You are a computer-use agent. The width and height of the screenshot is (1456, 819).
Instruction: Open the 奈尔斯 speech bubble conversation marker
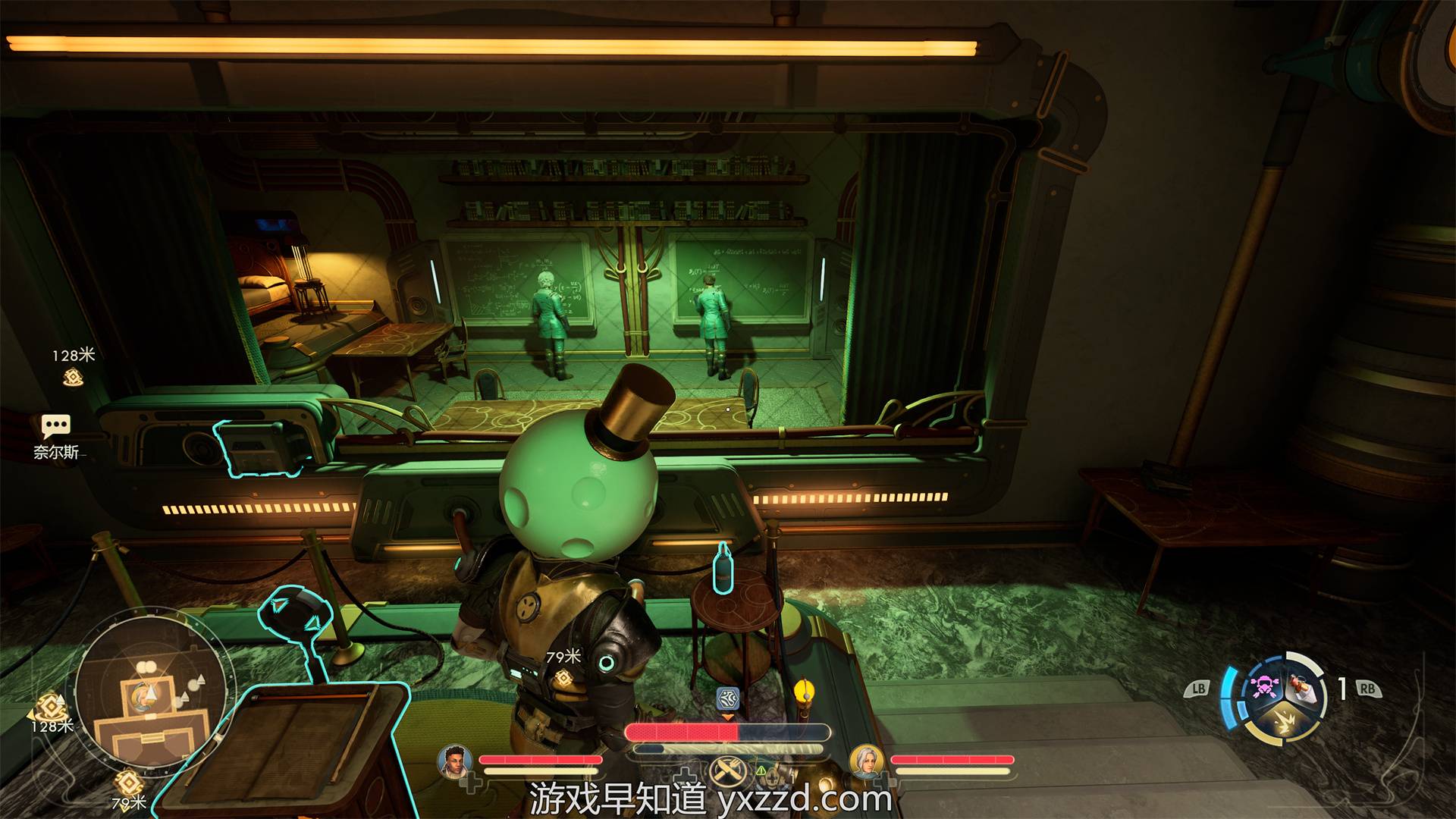tap(56, 427)
